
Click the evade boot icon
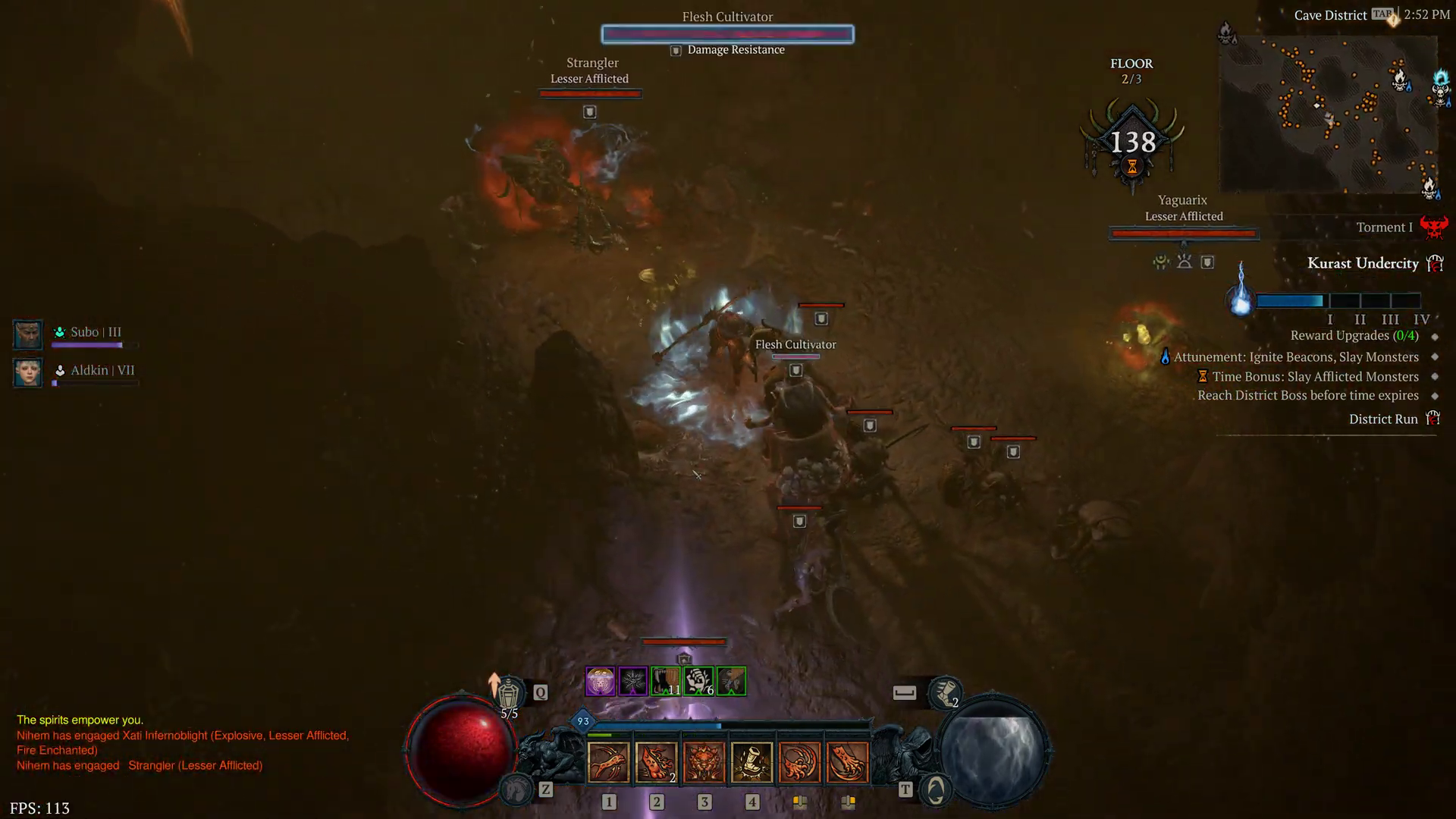[945, 692]
